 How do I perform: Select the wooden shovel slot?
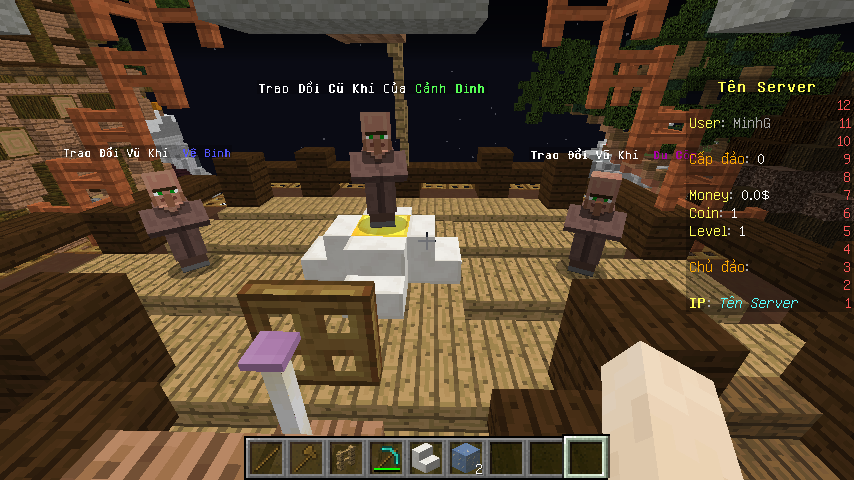point(306,458)
